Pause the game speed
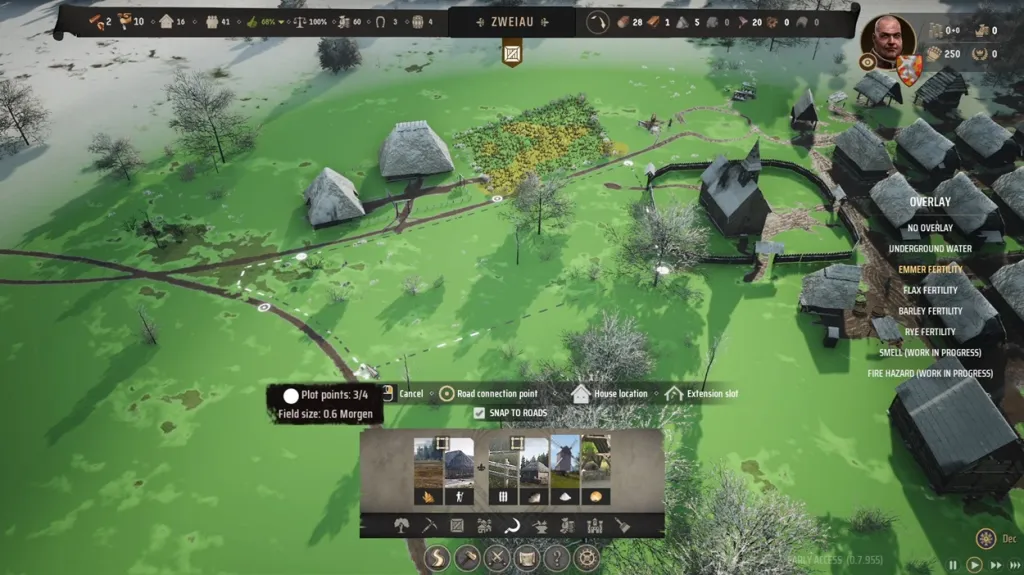The width and height of the screenshot is (1024, 575). pos(952,565)
